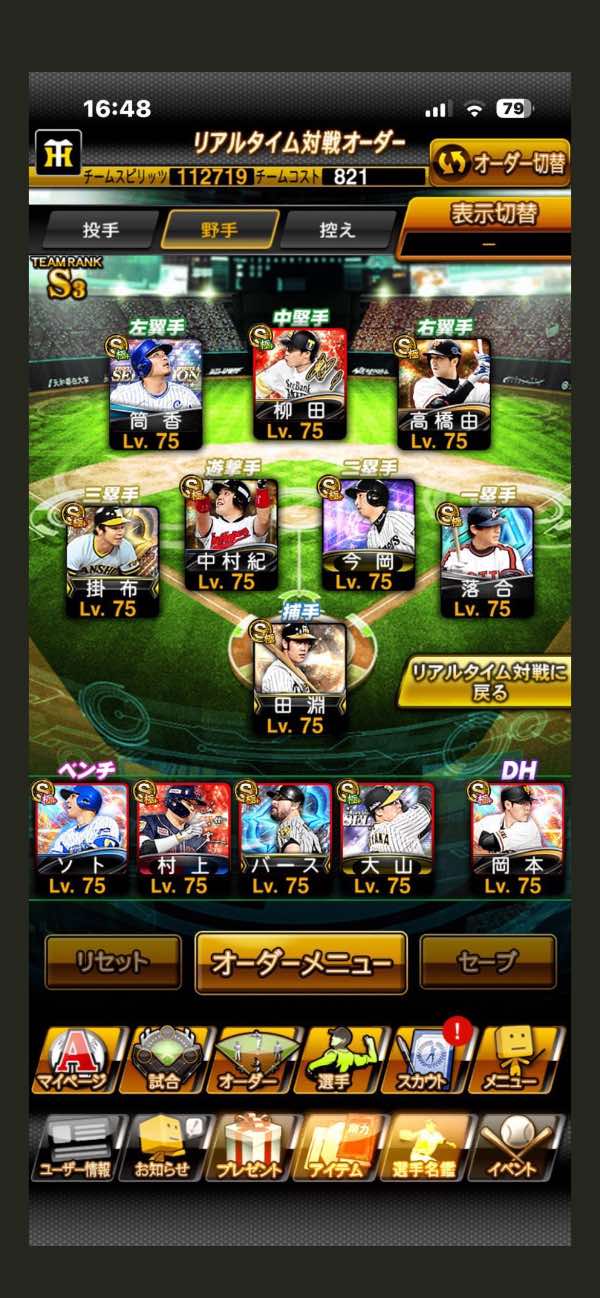Show the お知らせ notices
This screenshot has height=1298, width=600.
click(164, 1148)
